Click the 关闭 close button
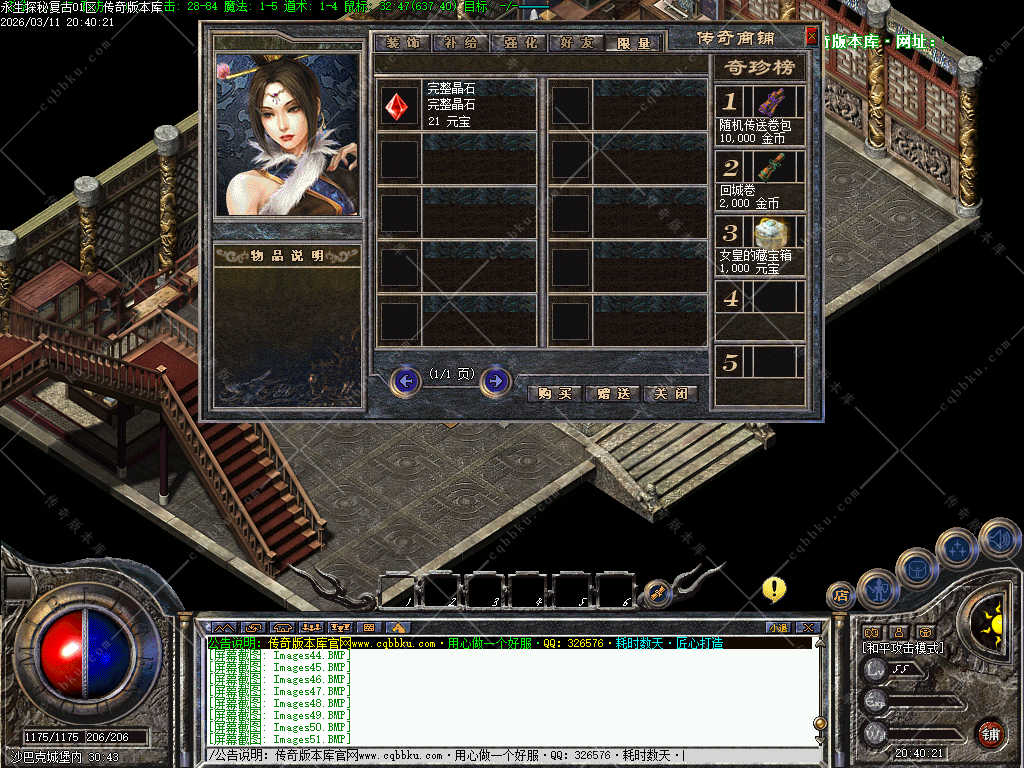Image resolution: width=1024 pixels, height=768 pixels. click(x=670, y=394)
